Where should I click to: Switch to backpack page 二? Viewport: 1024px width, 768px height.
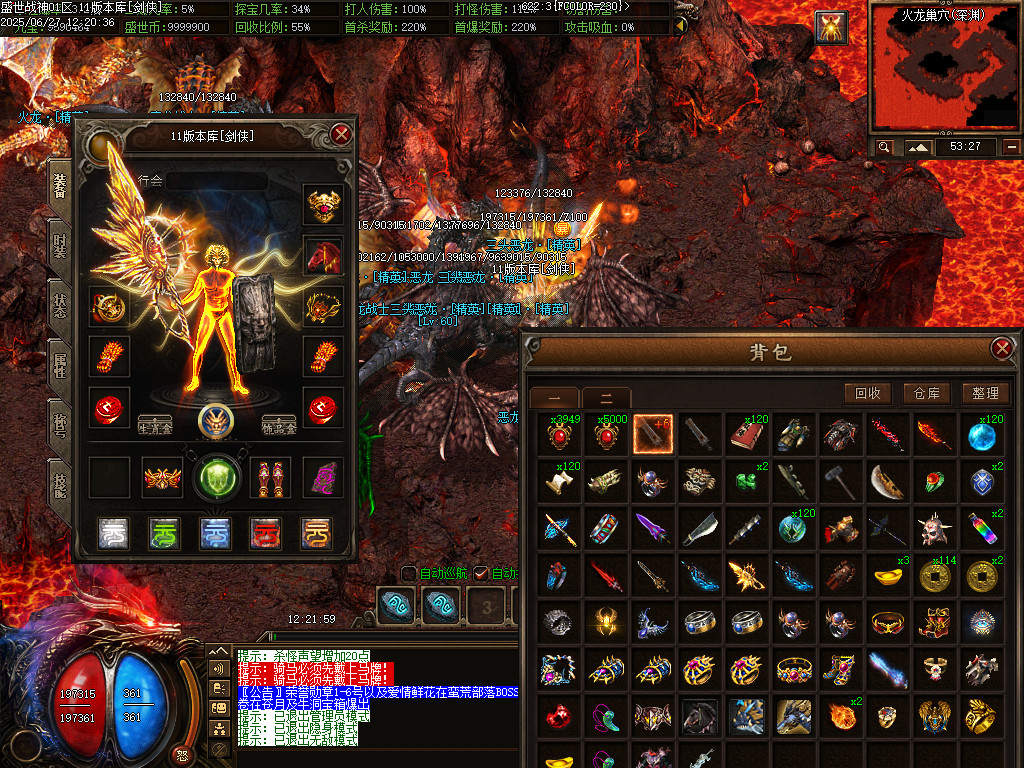[606, 397]
